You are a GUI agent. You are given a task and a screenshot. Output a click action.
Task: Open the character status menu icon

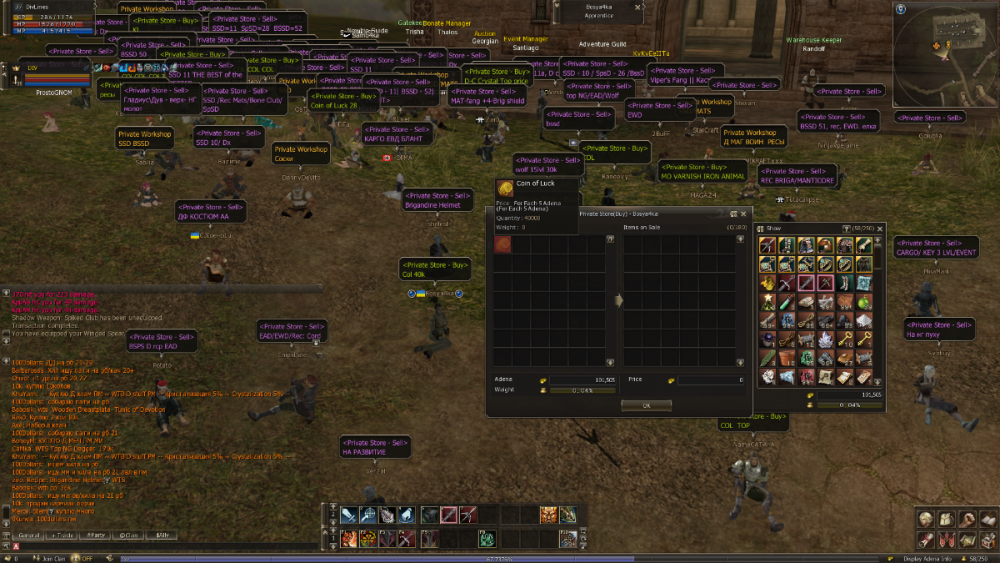(926, 518)
